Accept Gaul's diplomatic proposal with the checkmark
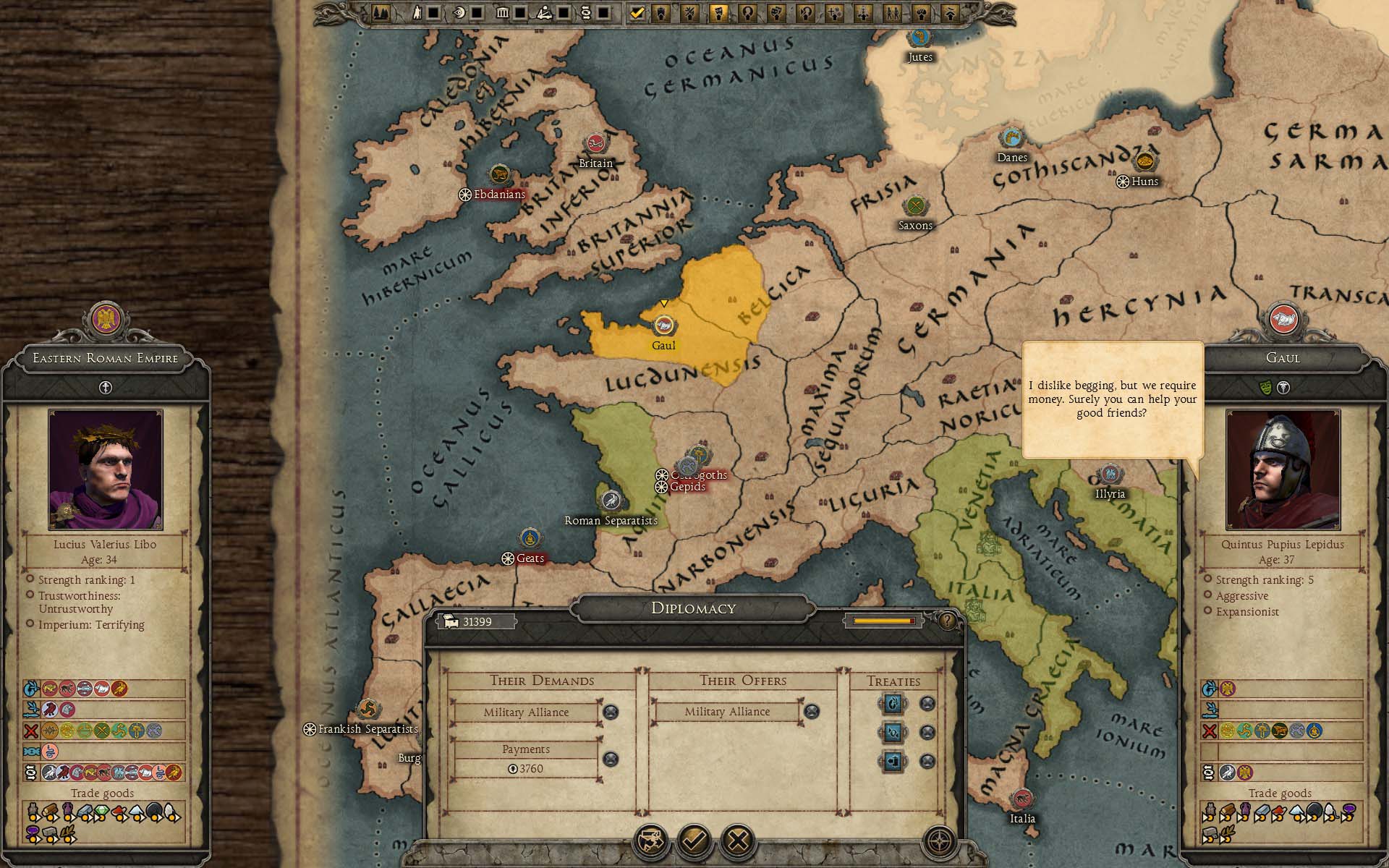 point(694,841)
